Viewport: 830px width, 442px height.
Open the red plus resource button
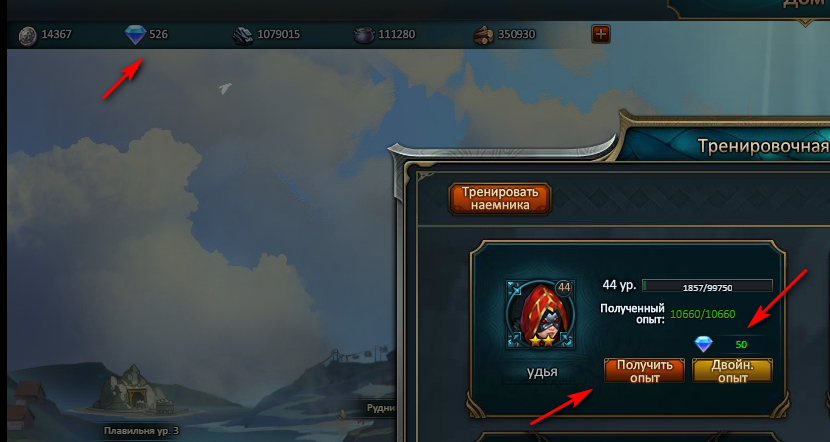coord(601,35)
